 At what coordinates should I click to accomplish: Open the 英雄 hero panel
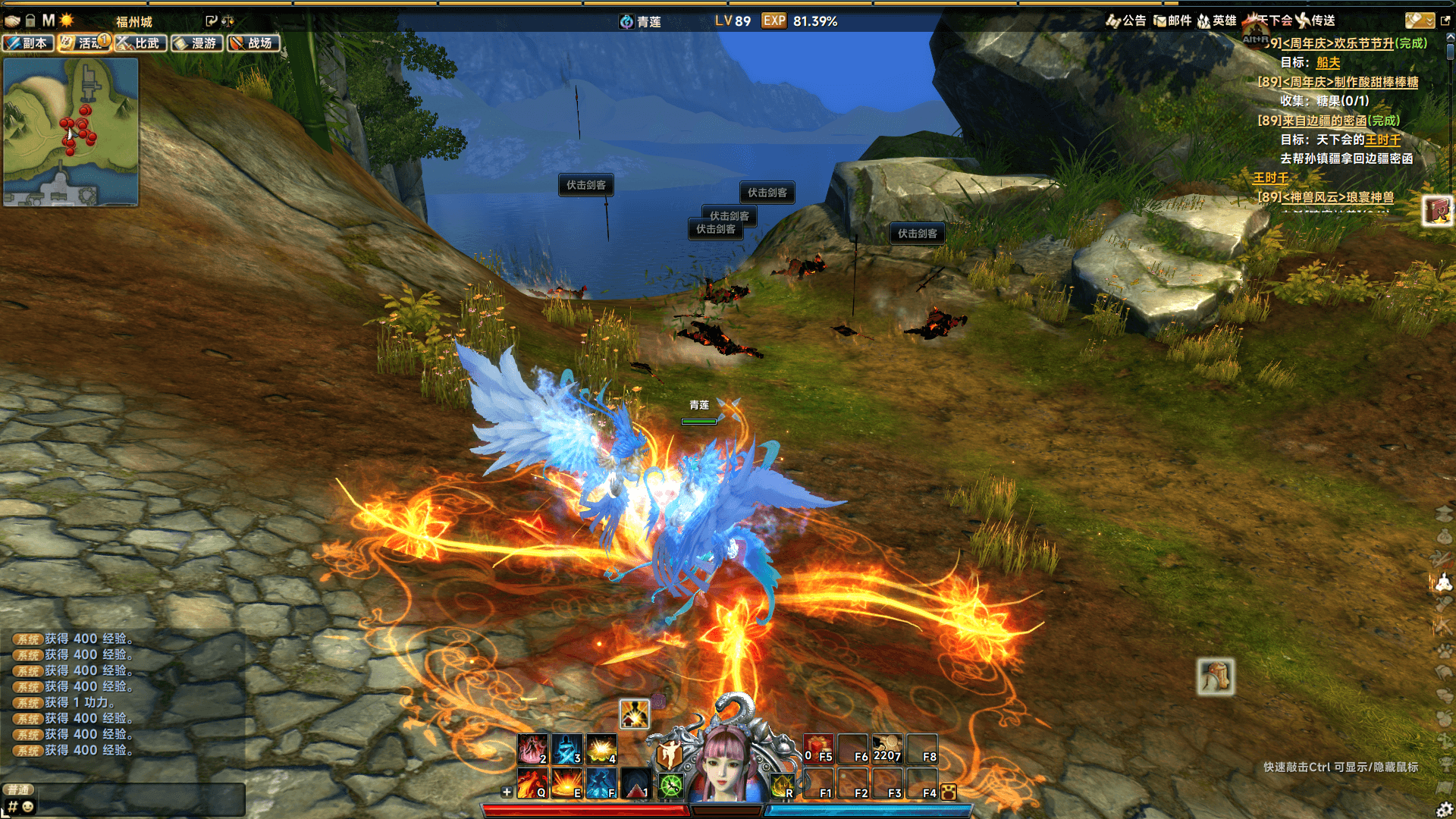[x=1217, y=20]
